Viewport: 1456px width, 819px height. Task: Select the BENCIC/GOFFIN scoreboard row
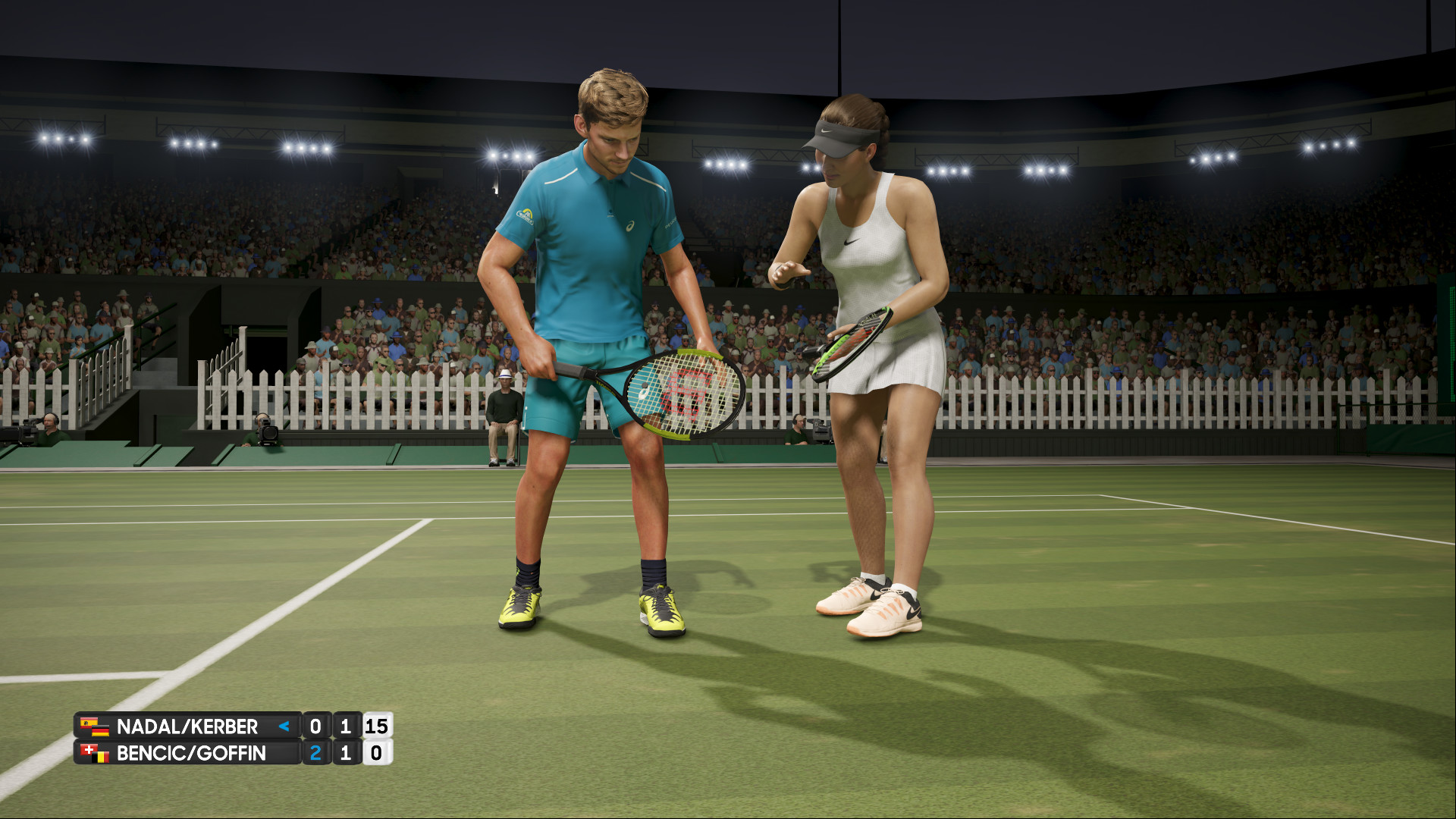pyautogui.click(x=190, y=752)
